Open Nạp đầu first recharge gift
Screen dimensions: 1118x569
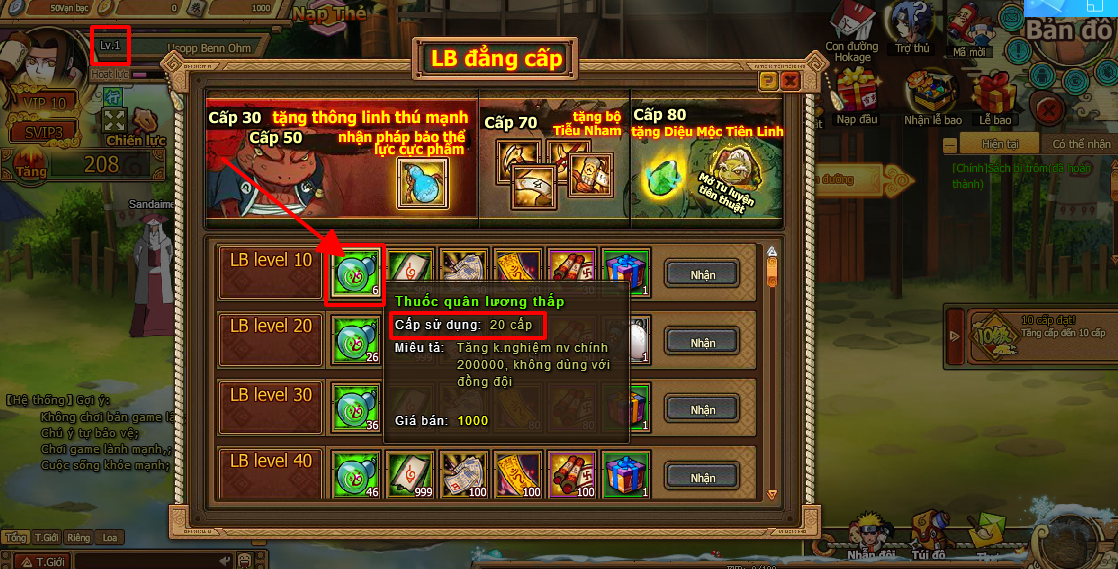pyautogui.click(x=858, y=95)
